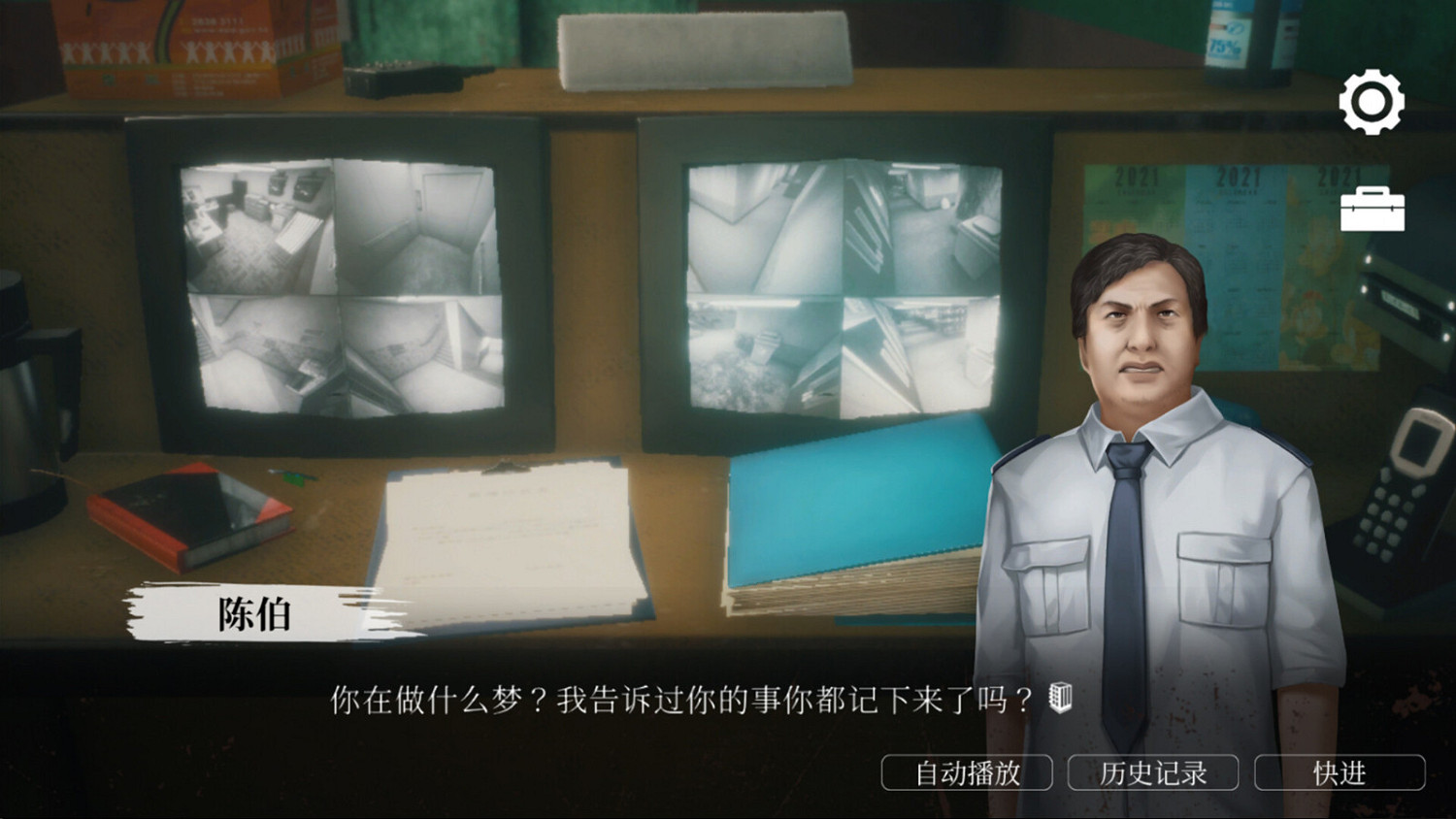Open the settings gear icon
1456x819 pixels.
(x=1372, y=103)
